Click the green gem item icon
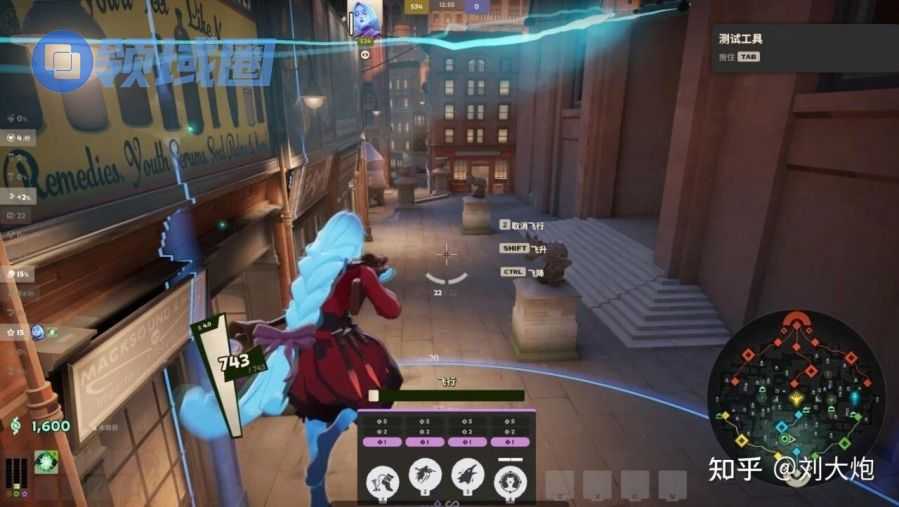 tap(46, 461)
